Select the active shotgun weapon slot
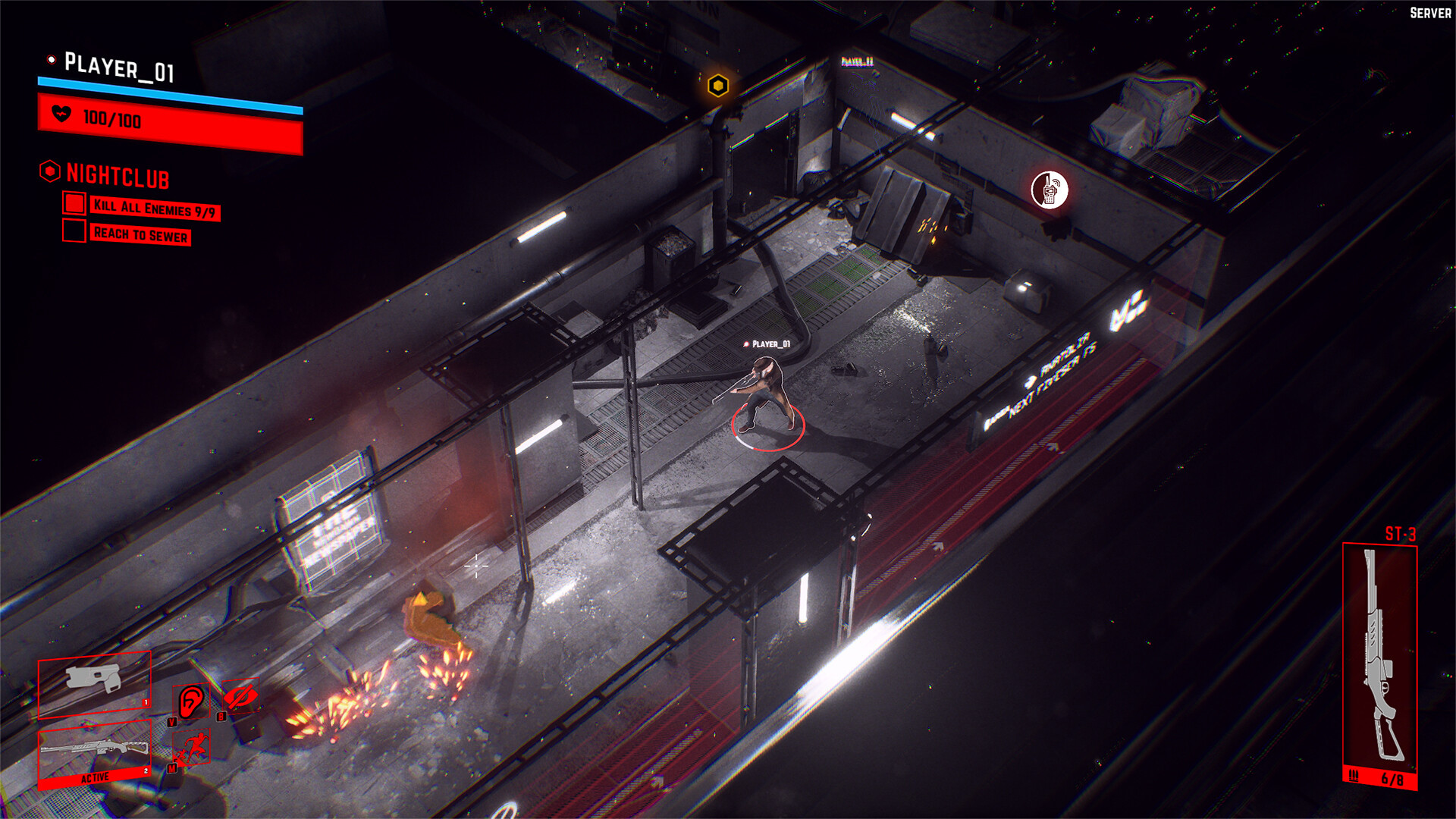1456x819 pixels. [x=94, y=755]
